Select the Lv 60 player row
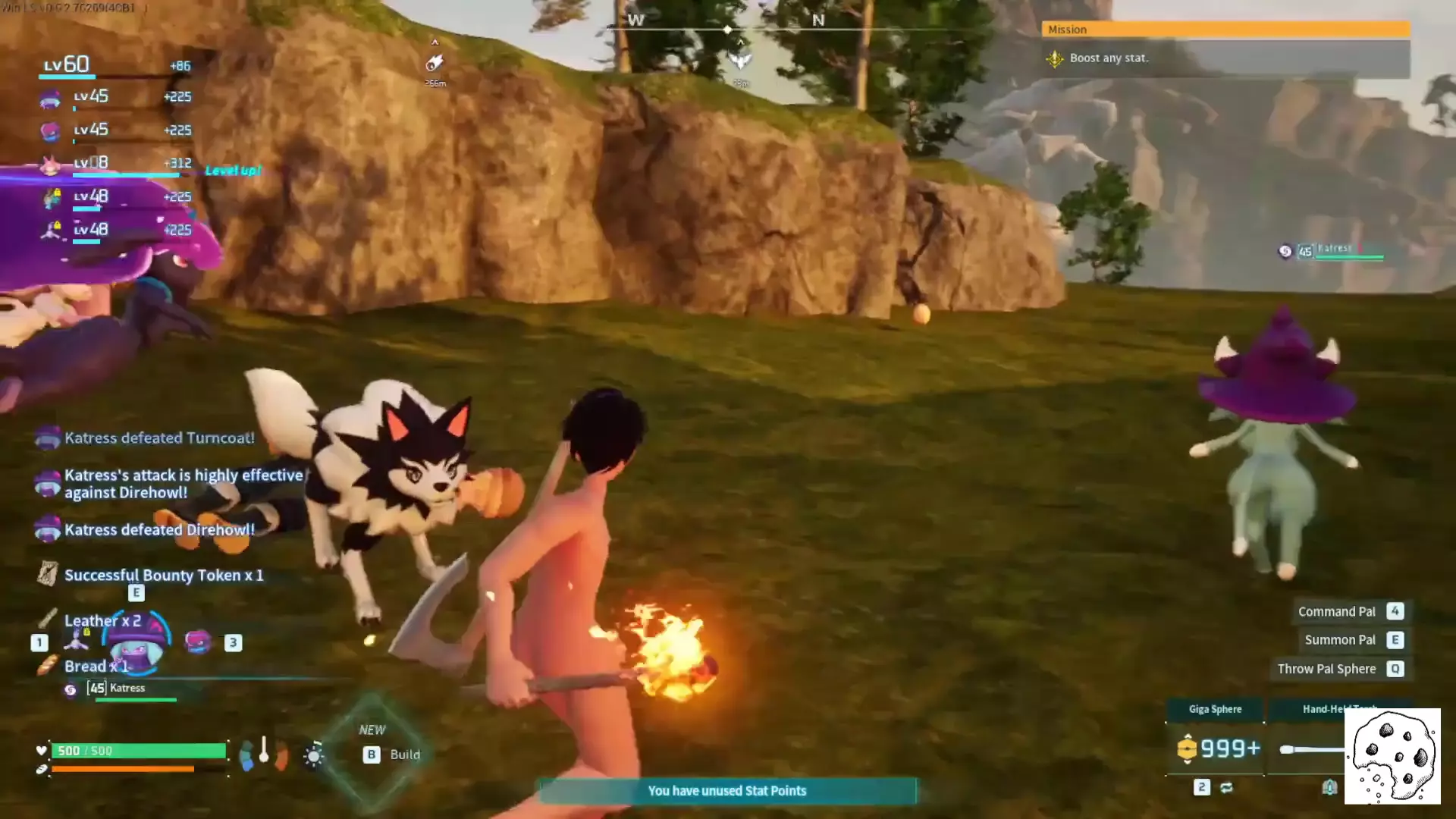The height and width of the screenshot is (819, 1456). tap(114, 65)
